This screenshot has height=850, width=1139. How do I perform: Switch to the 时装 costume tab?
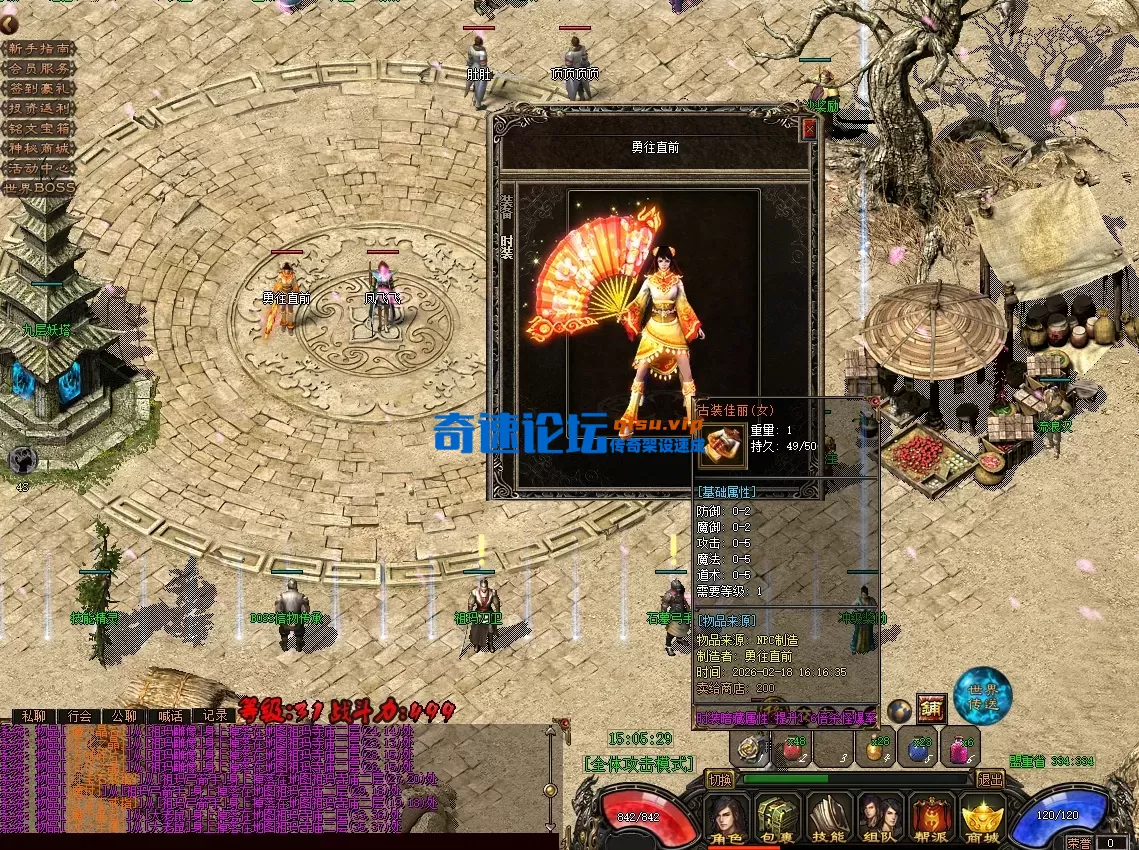[x=507, y=246]
